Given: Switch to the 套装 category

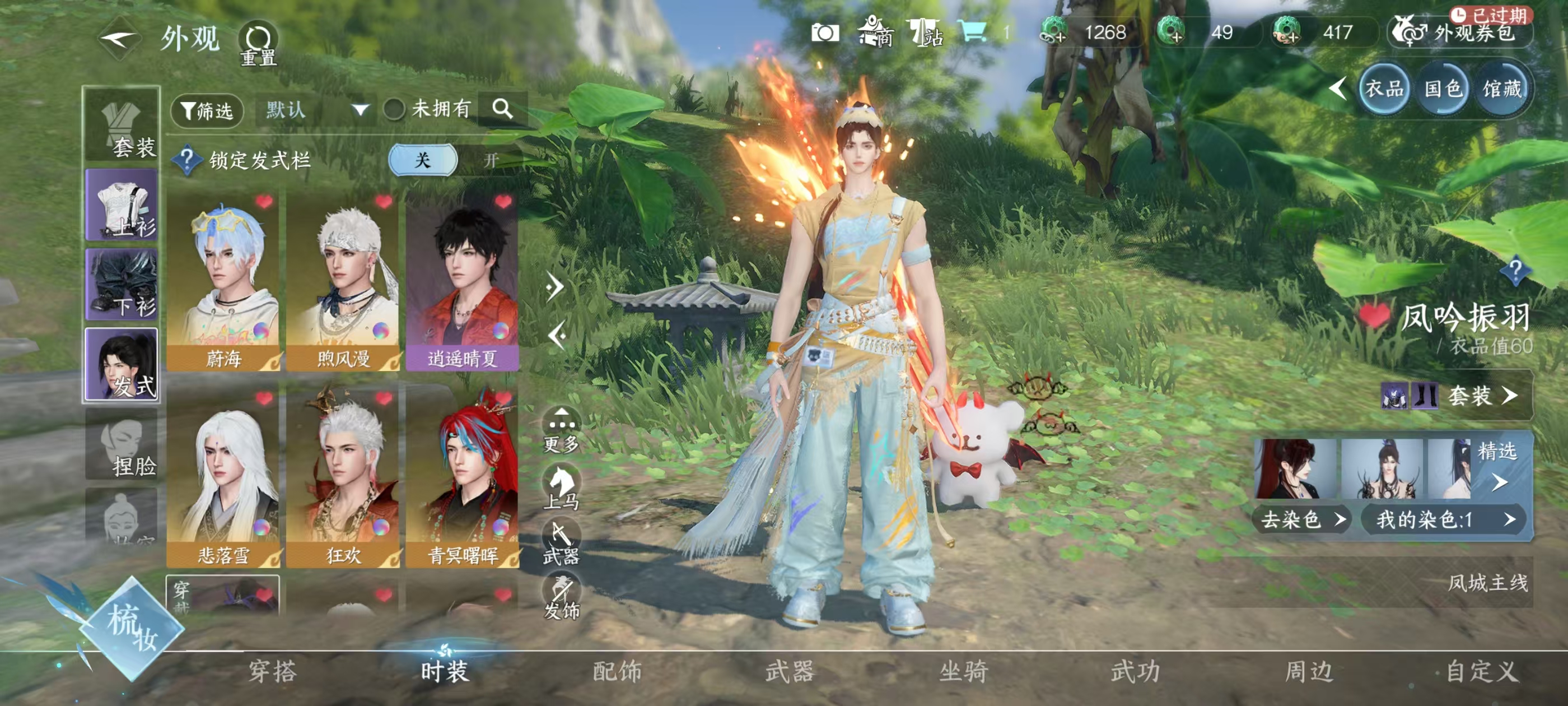Looking at the screenshot, I should click(122, 126).
